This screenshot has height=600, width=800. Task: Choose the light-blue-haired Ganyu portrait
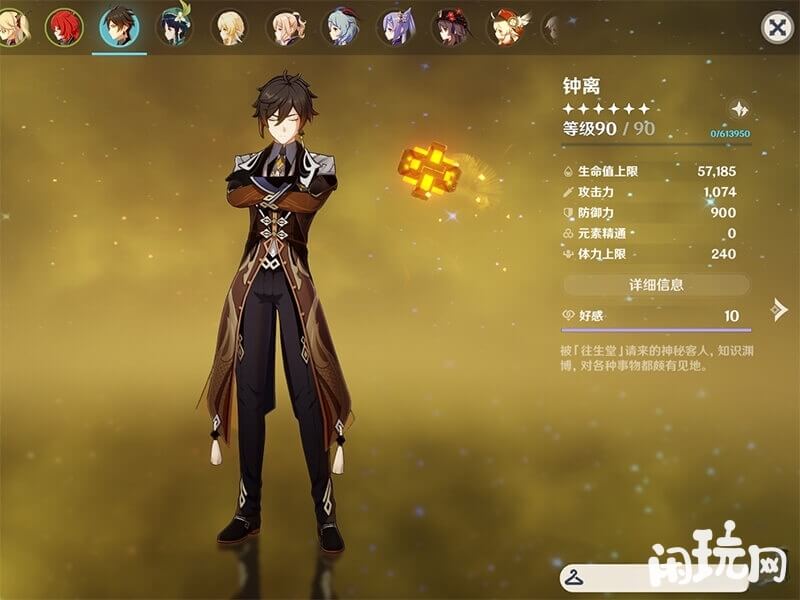342,27
